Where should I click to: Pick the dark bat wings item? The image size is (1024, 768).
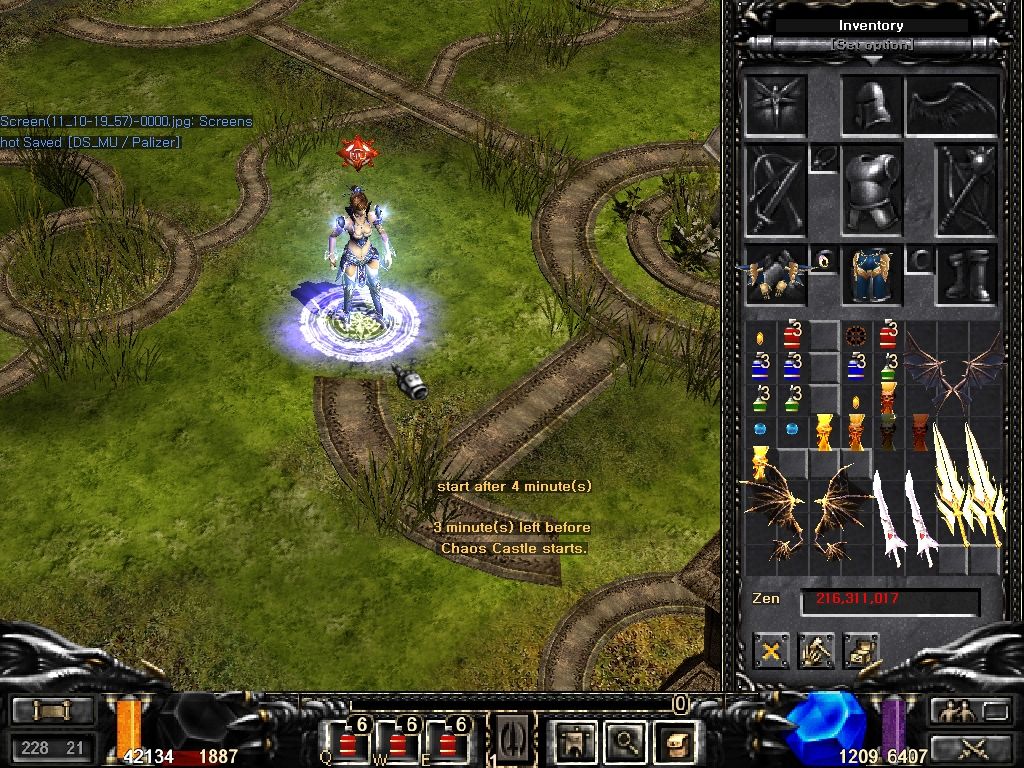[952, 370]
